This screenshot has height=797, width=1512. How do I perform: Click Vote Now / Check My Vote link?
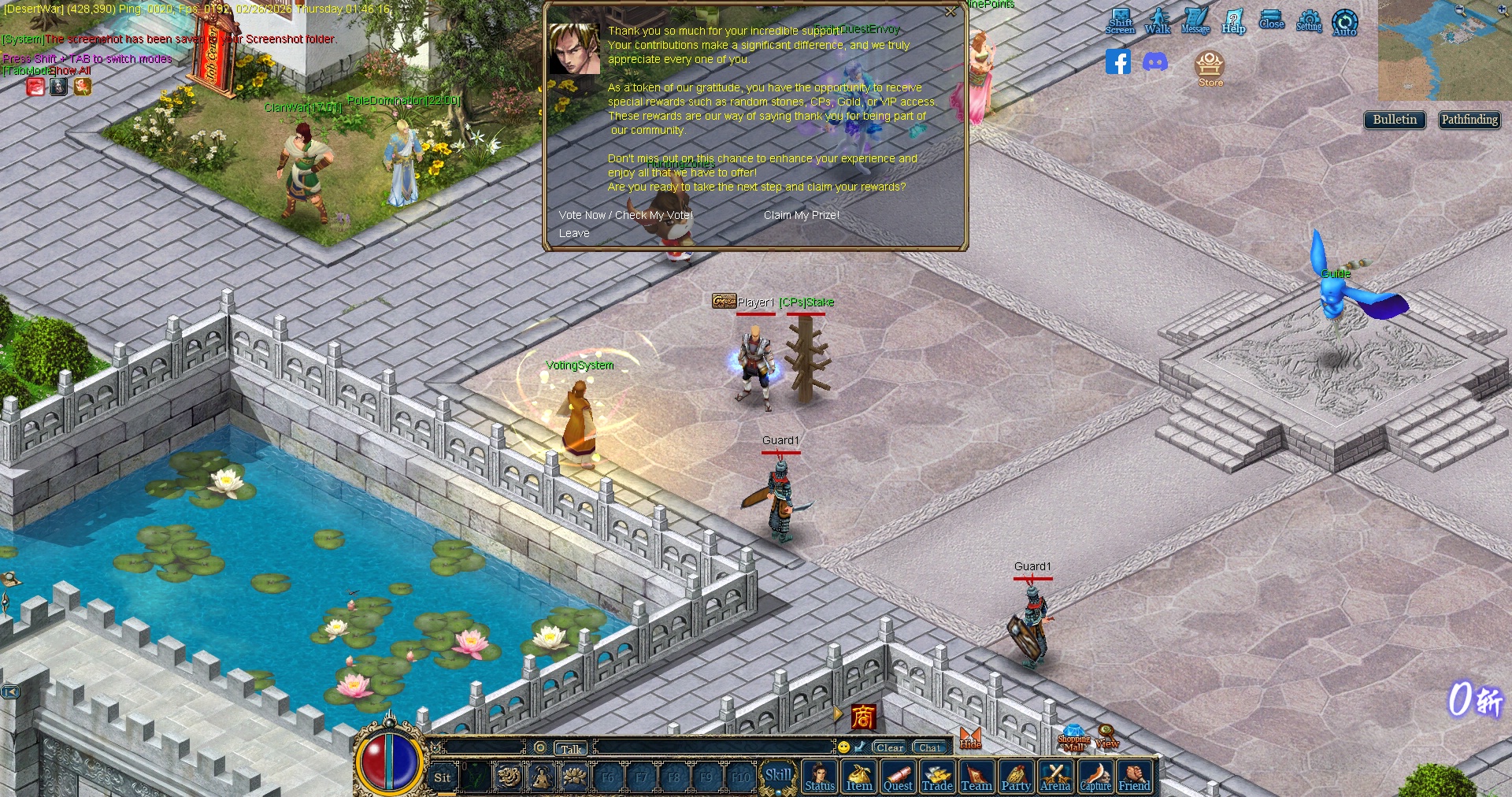click(x=625, y=214)
